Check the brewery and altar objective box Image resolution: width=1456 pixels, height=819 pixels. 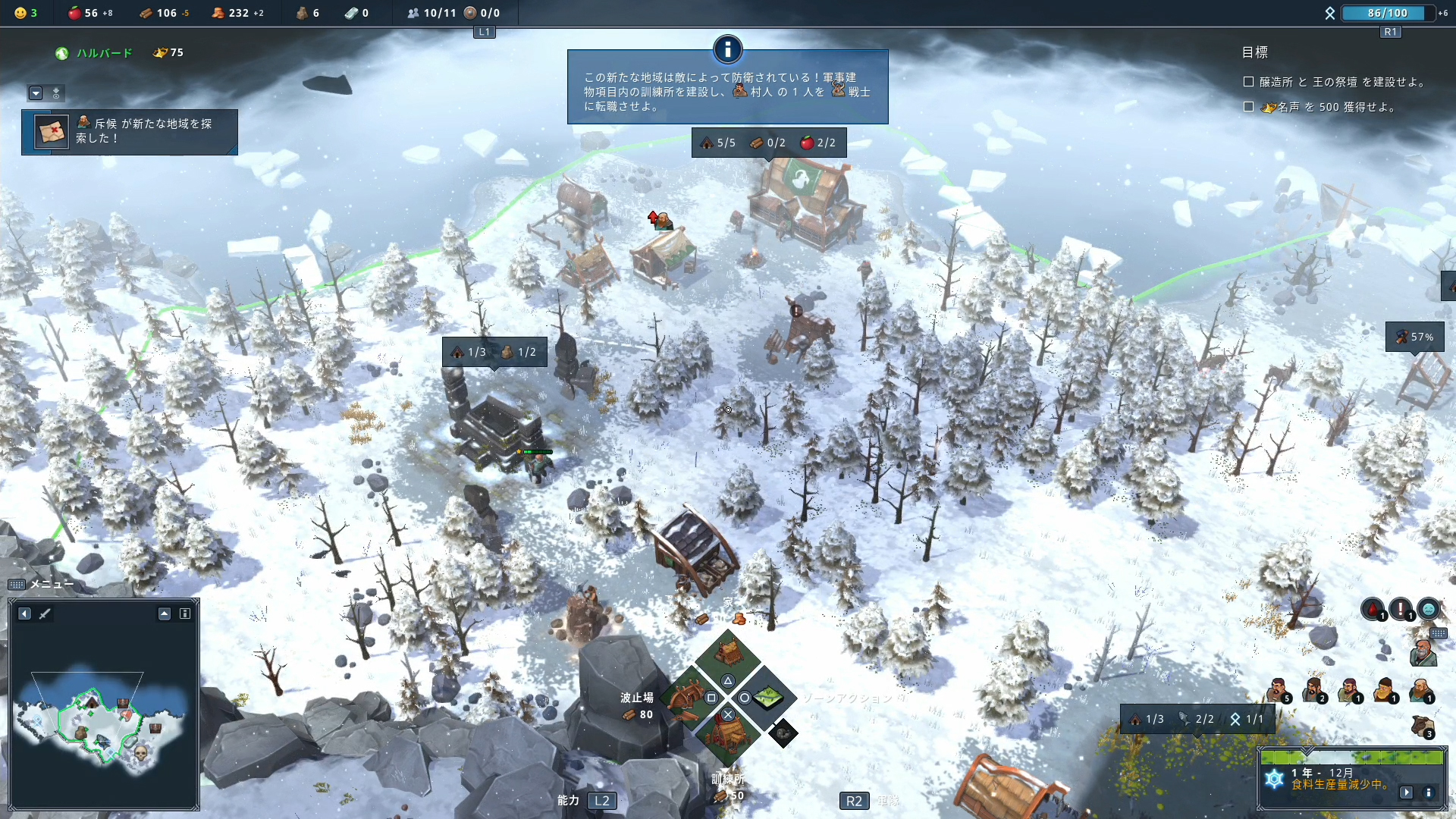[x=1248, y=82]
